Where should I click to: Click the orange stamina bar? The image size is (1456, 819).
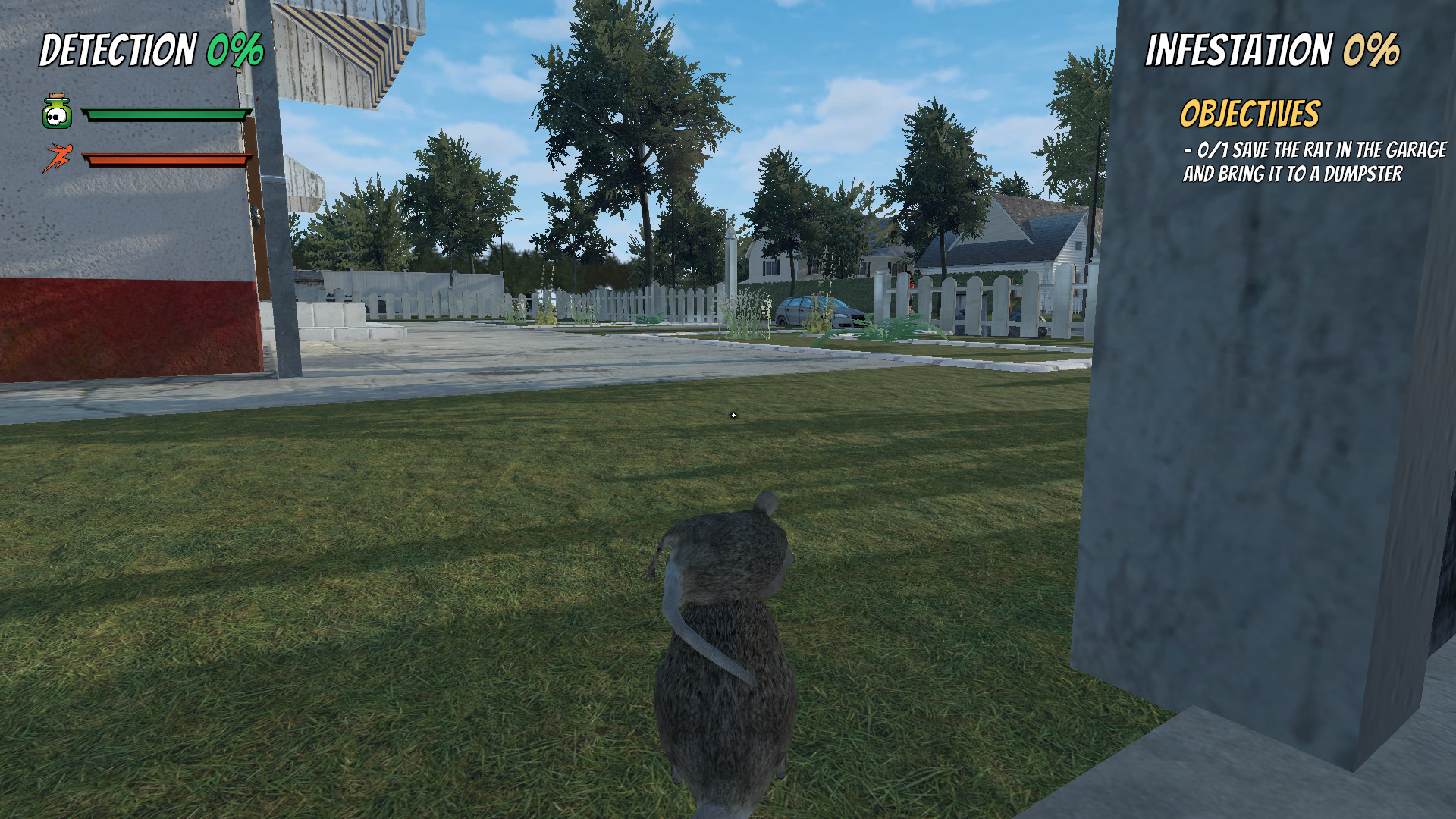167,160
